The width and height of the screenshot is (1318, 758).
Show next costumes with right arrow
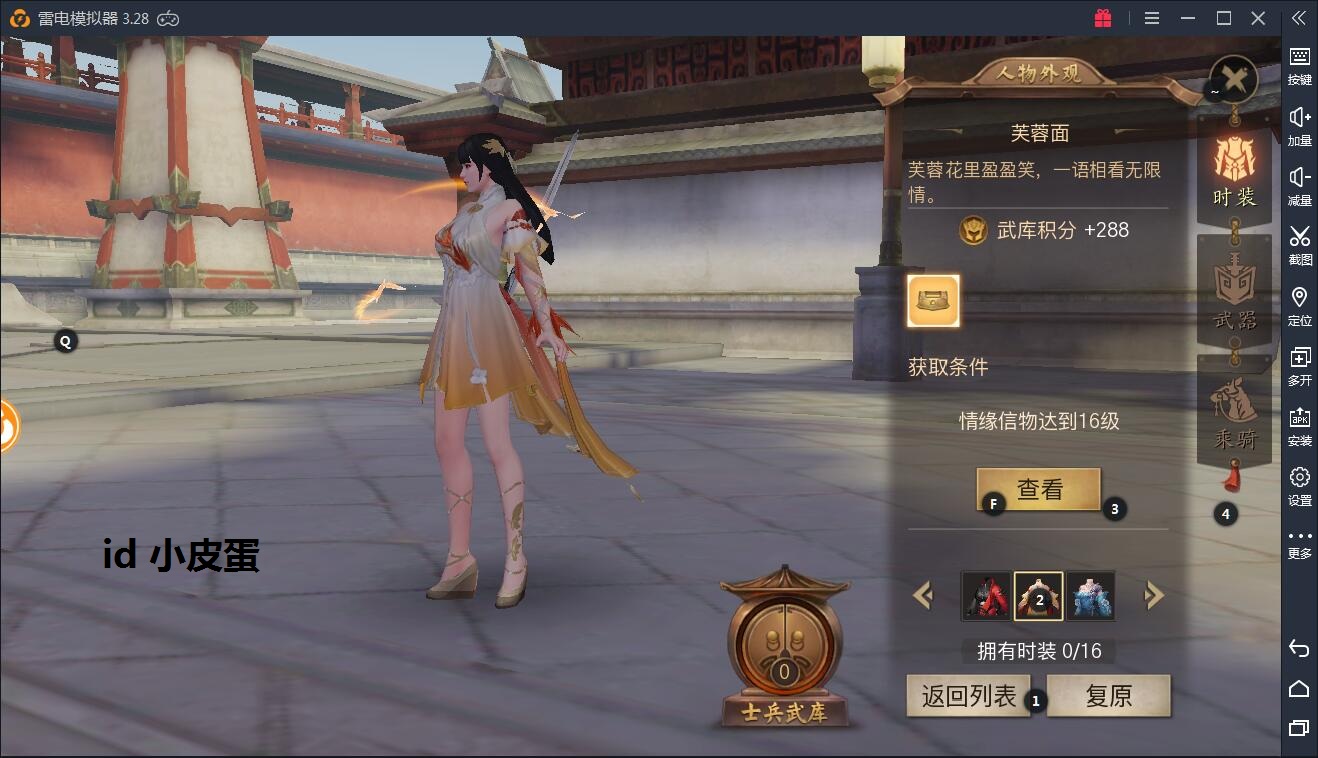pos(1154,596)
